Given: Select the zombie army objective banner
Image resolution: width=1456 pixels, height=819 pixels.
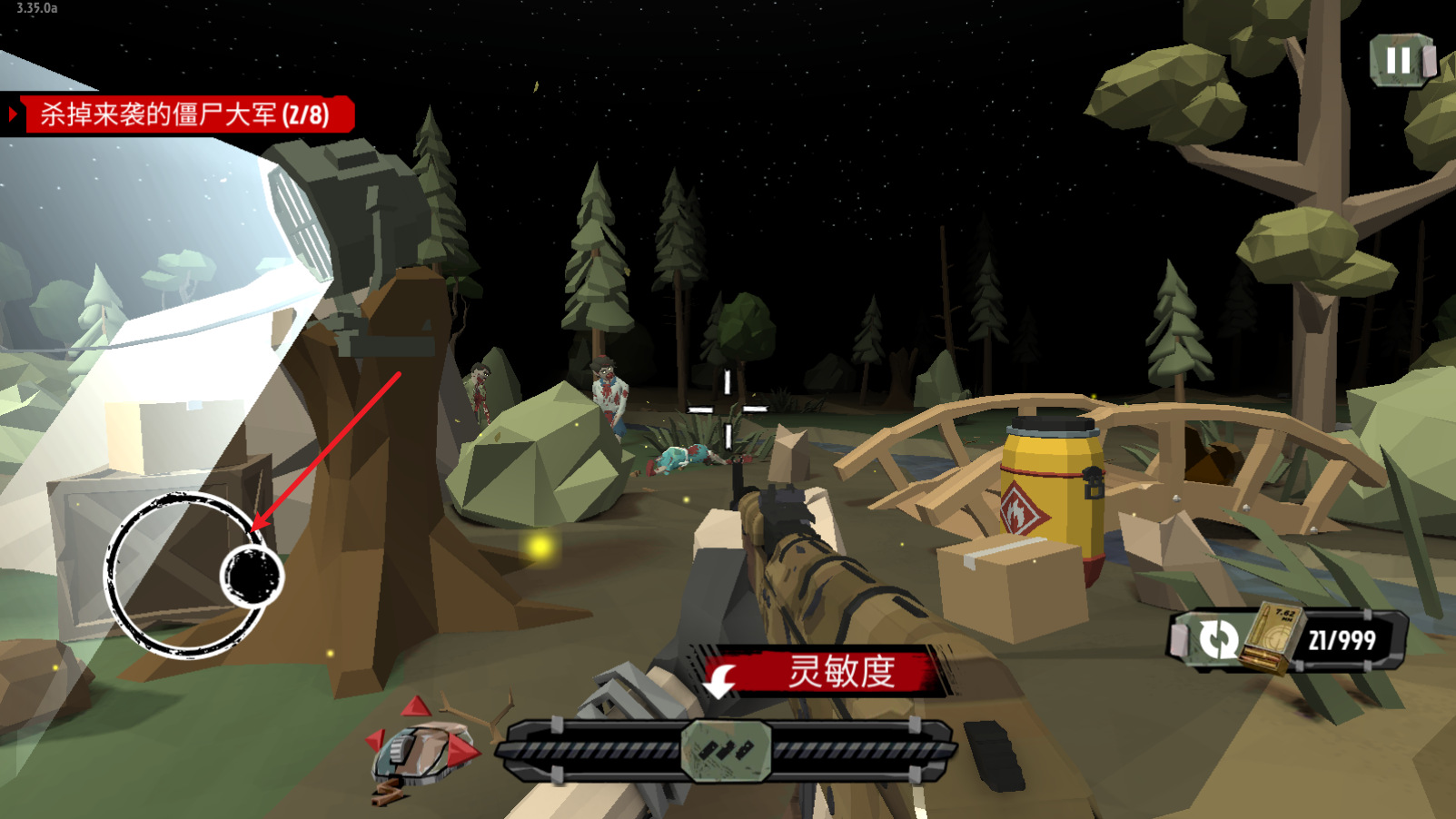Looking at the screenshot, I should pyautogui.click(x=183, y=115).
